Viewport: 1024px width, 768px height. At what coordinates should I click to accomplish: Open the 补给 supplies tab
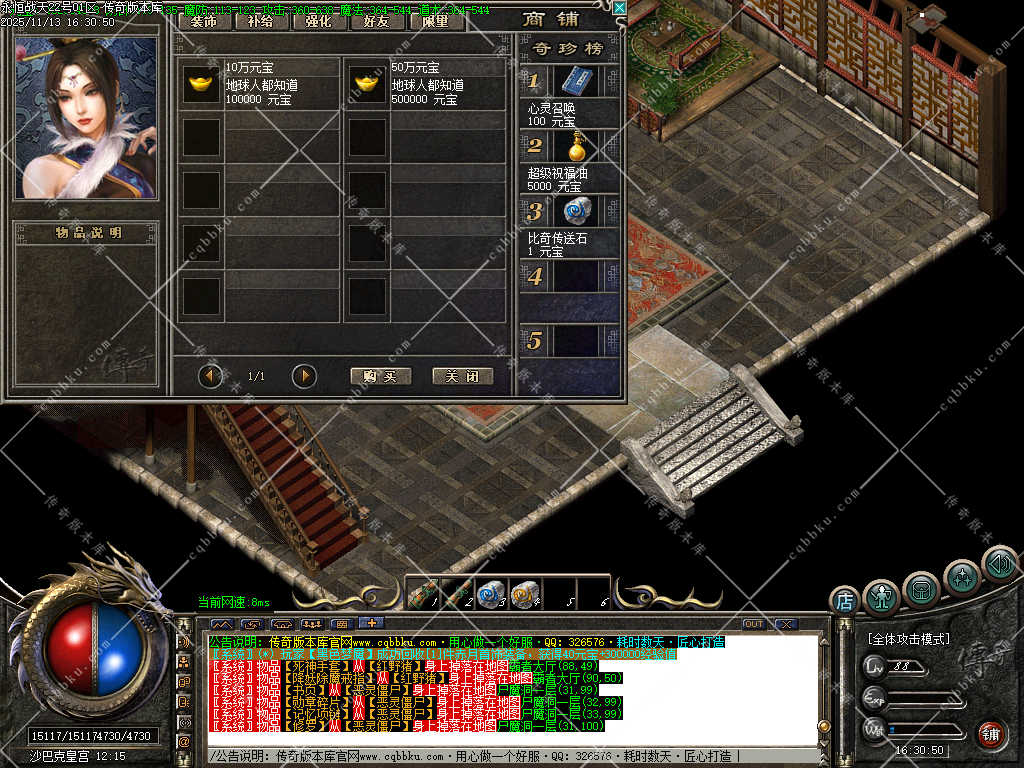[x=261, y=20]
